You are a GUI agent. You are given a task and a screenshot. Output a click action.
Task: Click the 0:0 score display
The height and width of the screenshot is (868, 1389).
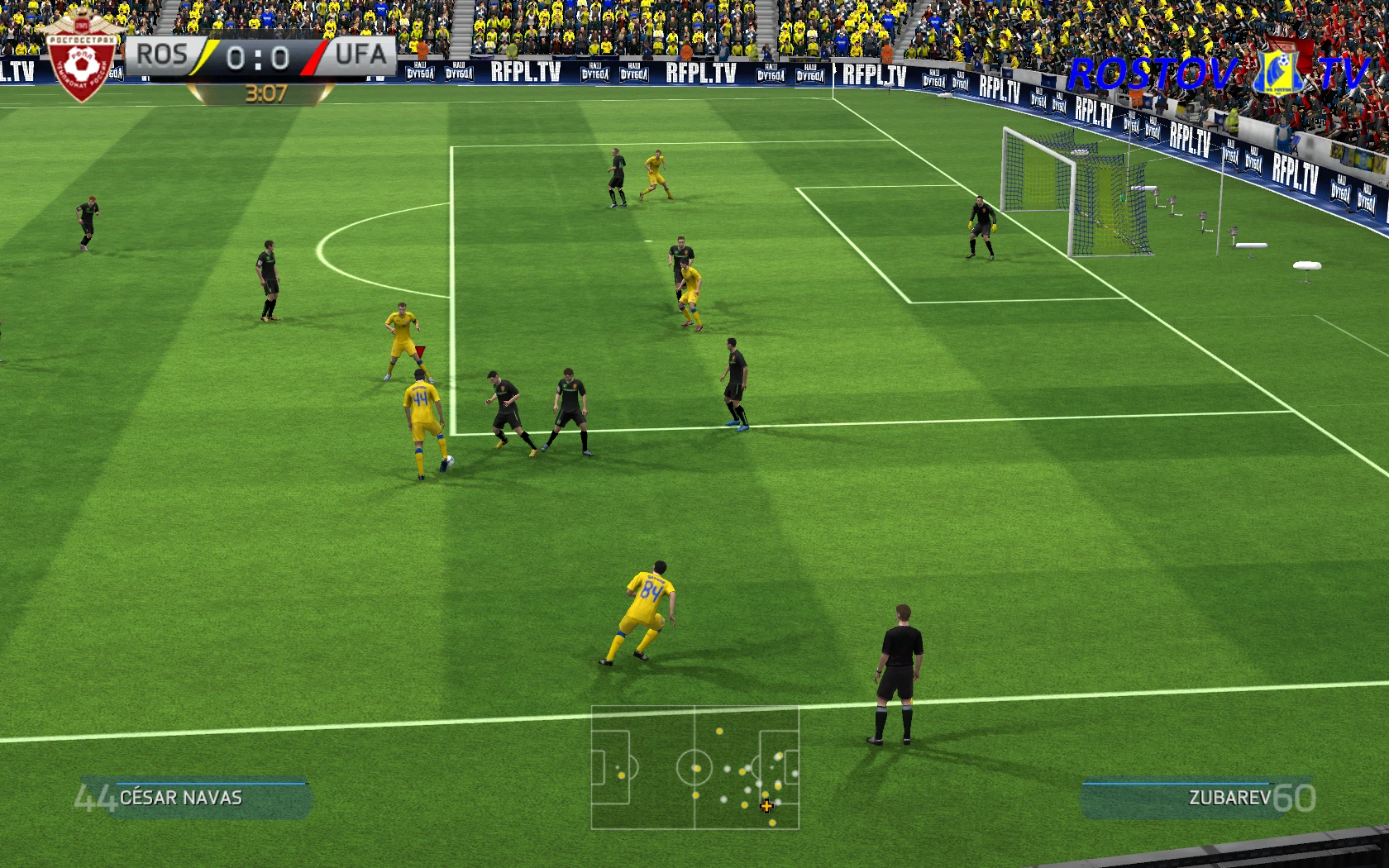coord(256,55)
